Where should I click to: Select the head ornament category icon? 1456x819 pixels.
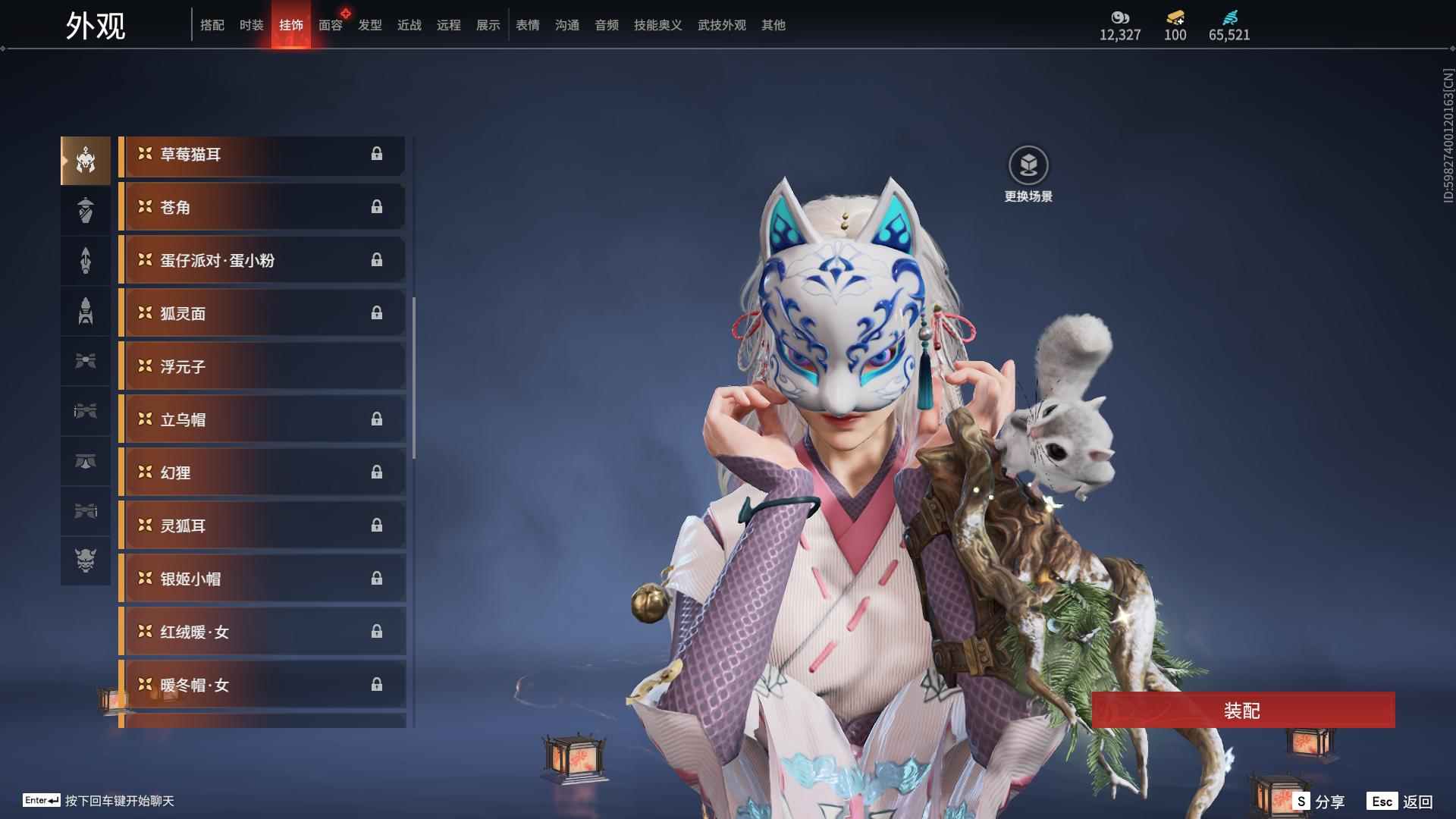click(86, 159)
